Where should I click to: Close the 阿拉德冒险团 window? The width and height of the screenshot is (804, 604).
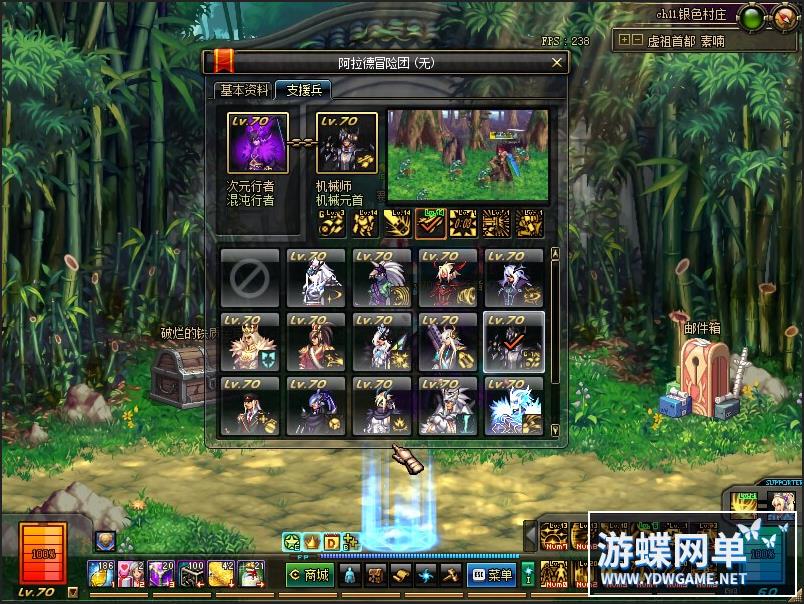(x=557, y=62)
